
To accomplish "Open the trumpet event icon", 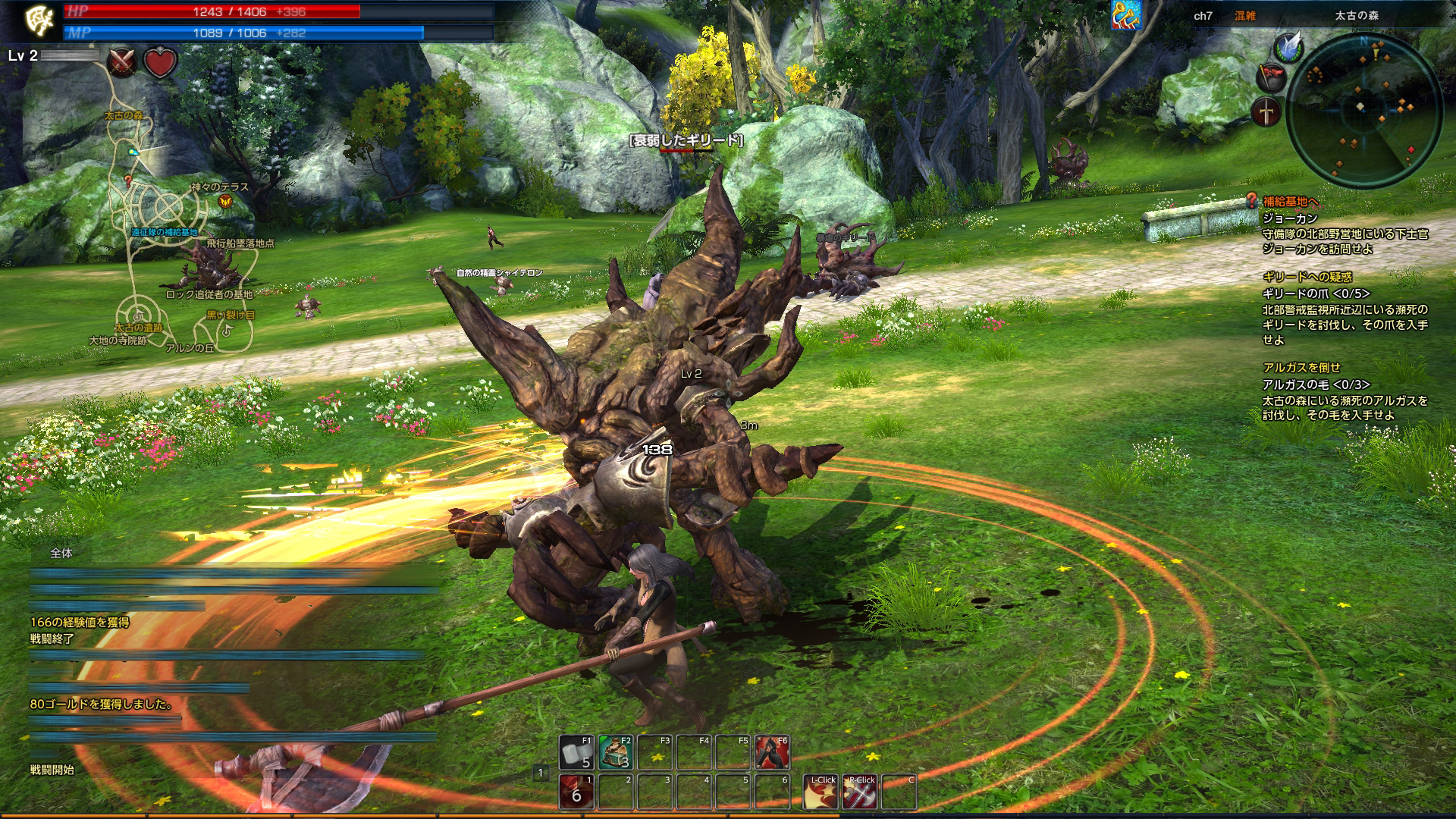I will 1127,15.
